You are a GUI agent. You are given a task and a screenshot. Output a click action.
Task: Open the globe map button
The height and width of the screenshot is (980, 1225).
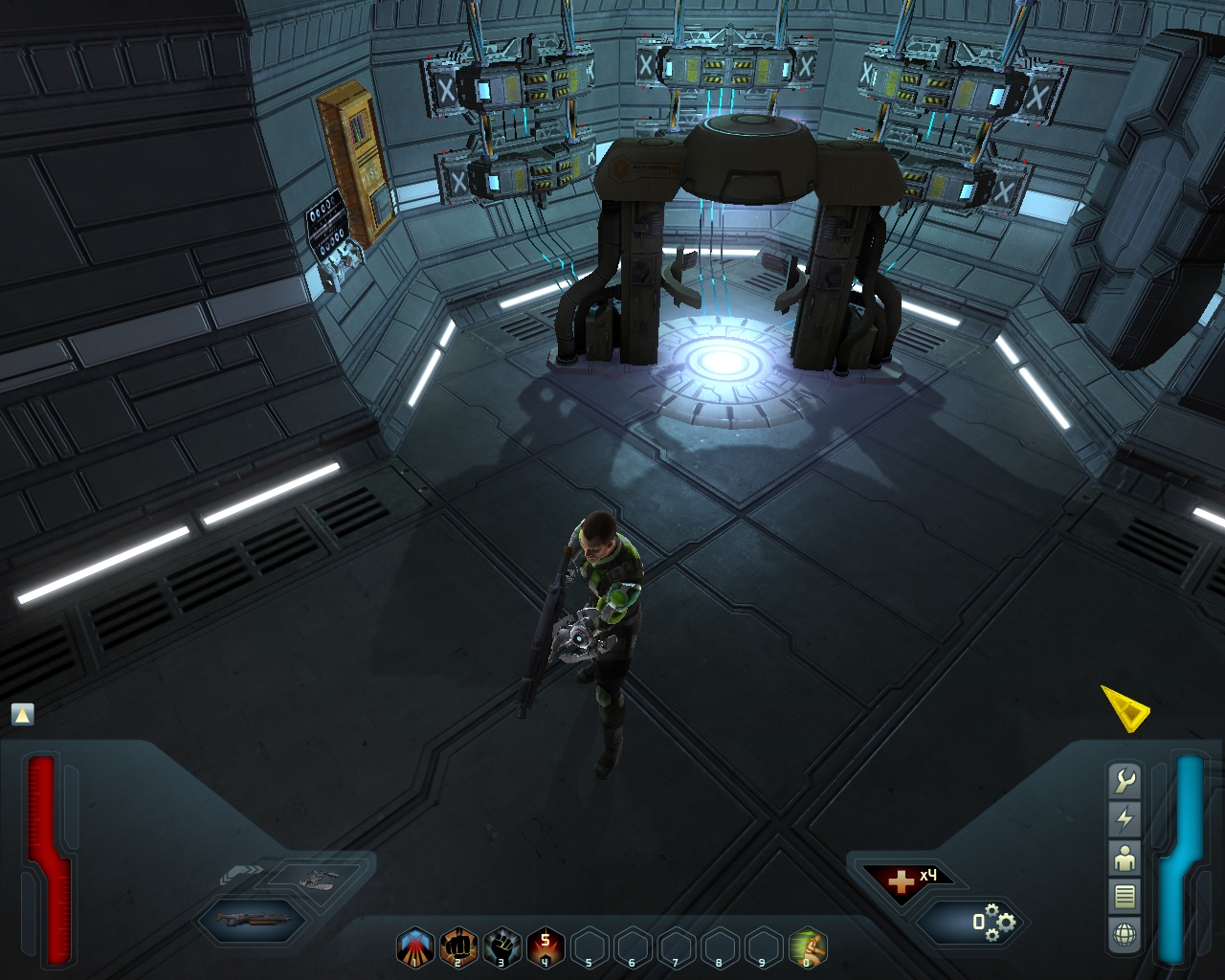point(1125,934)
